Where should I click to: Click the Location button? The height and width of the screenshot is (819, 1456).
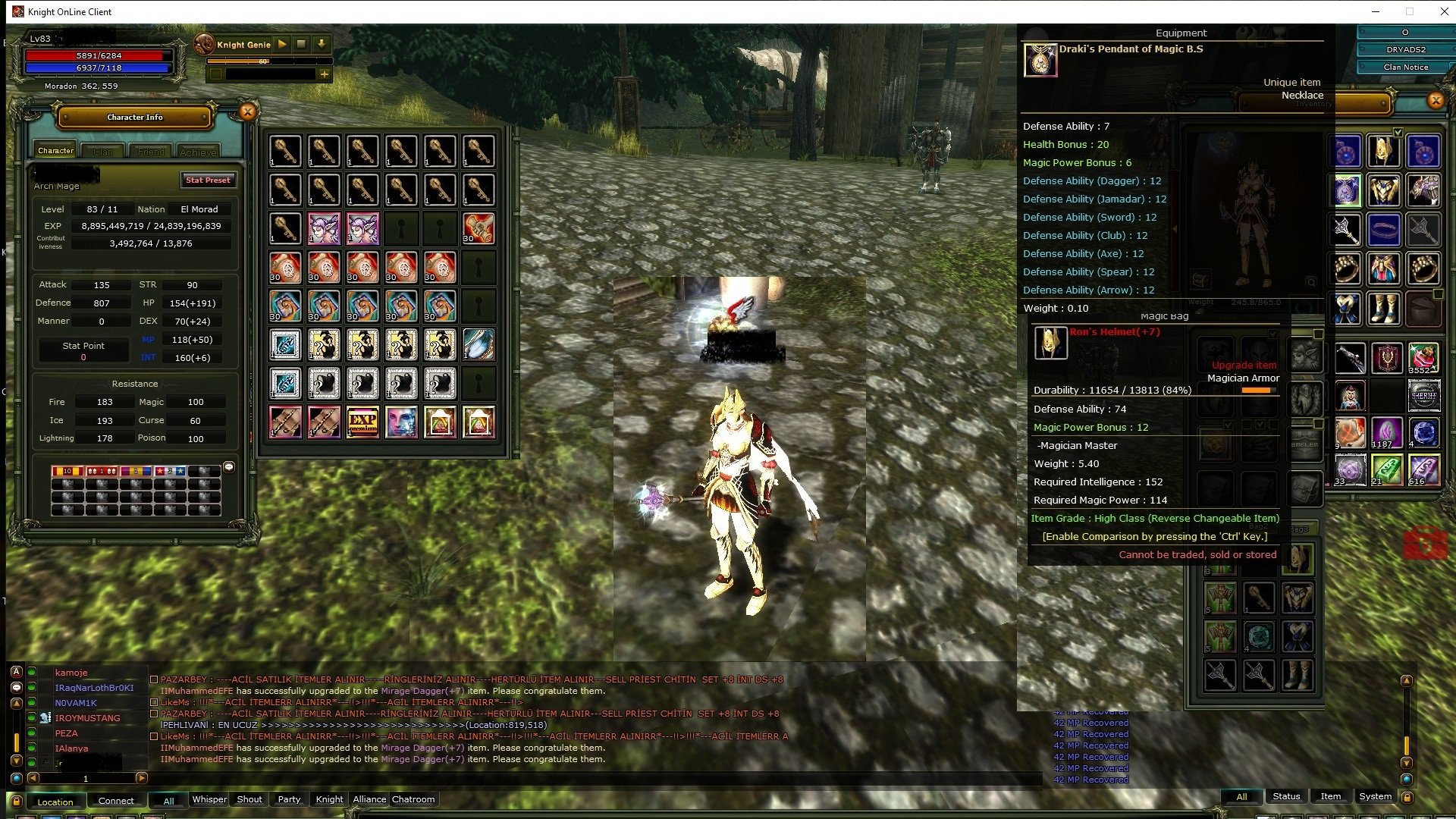point(55,802)
